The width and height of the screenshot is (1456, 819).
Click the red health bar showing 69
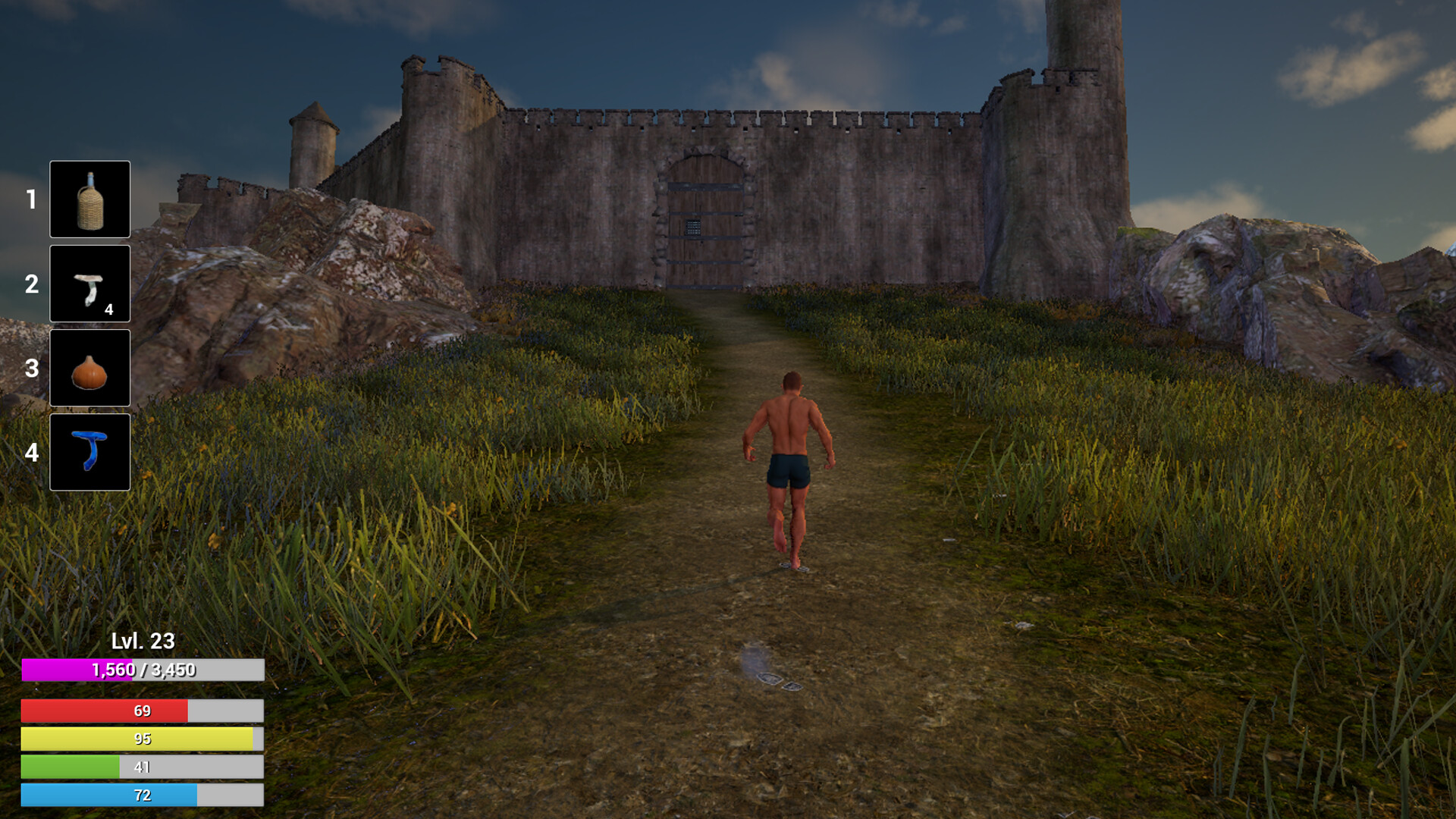pyautogui.click(x=141, y=711)
